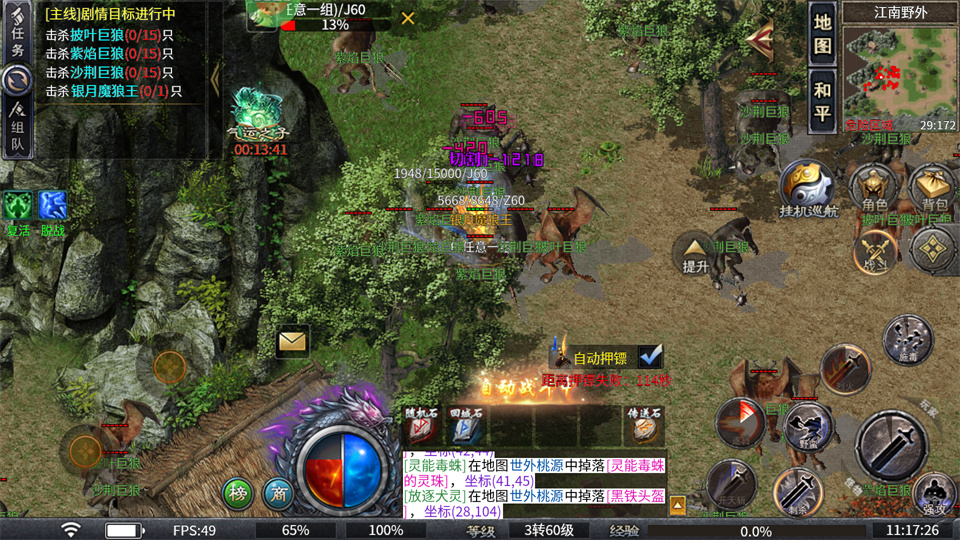960x540 pixels.
Task: Open the 角色 character sheet
Action: (872, 190)
